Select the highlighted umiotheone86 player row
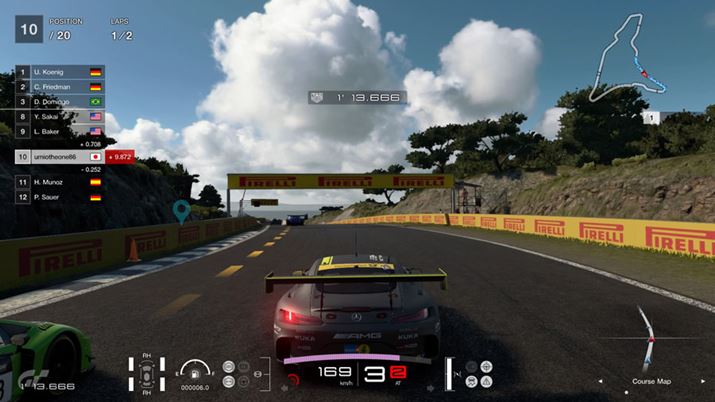Image resolution: width=715 pixels, height=402 pixels. [x=60, y=157]
